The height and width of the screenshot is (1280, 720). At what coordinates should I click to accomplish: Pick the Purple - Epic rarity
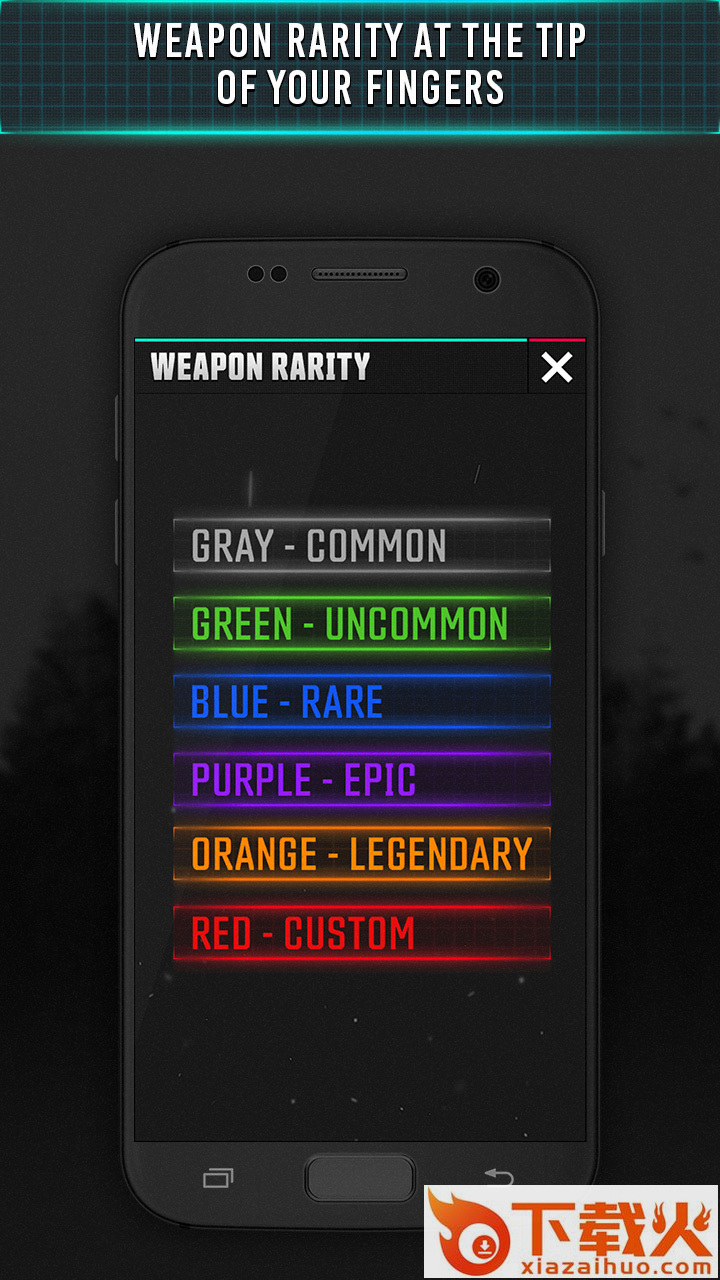[x=361, y=780]
